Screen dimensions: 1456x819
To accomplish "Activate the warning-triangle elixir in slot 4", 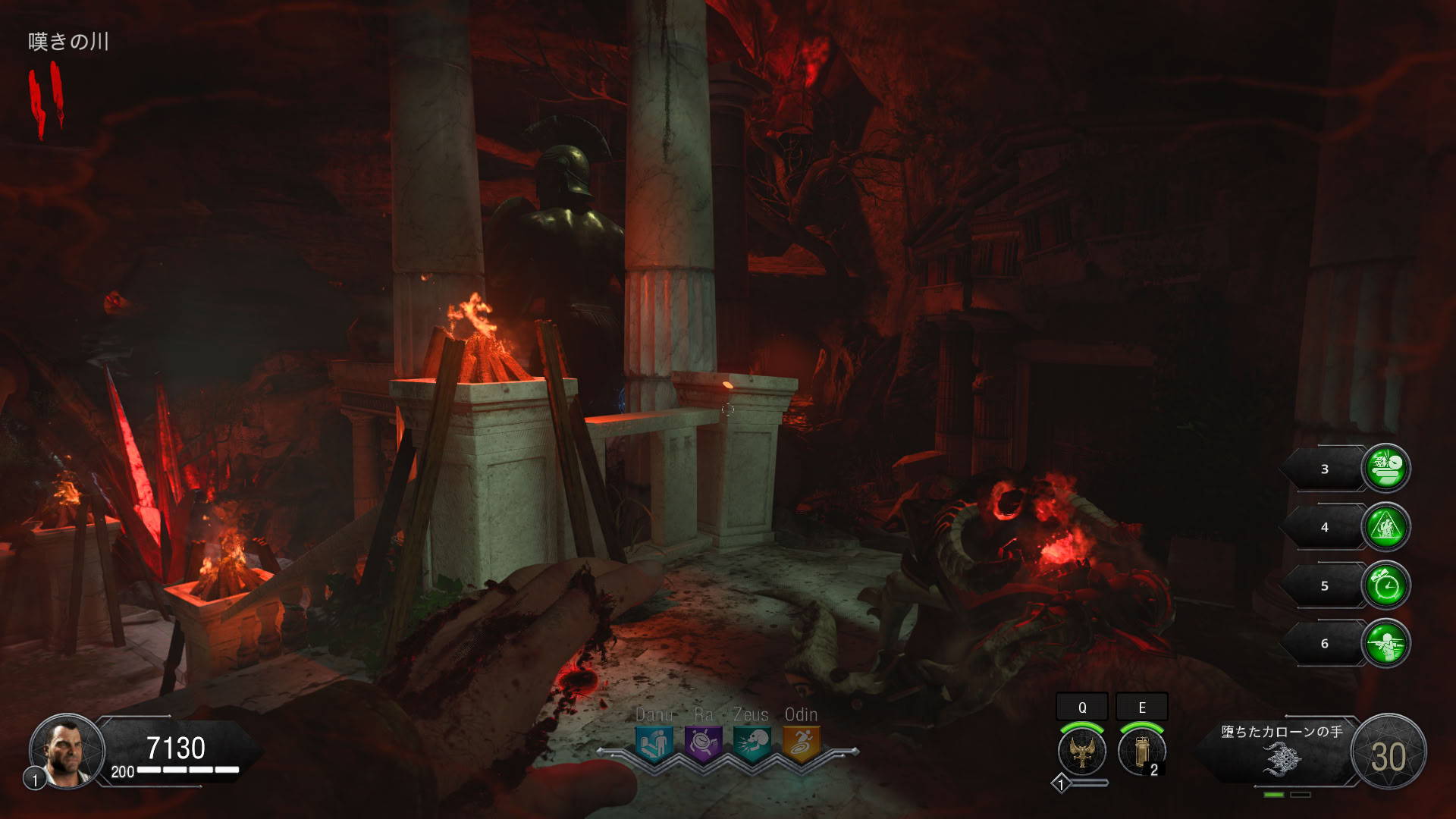I will pos(1386,526).
